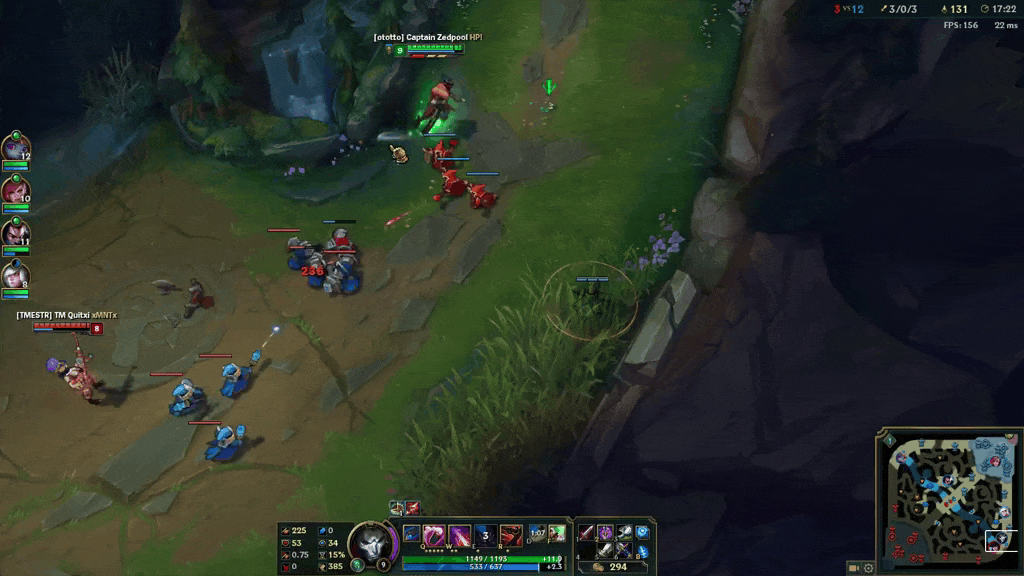Click the champion portrait in the HUD
The height and width of the screenshot is (576, 1024).
(x=373, y=543)
